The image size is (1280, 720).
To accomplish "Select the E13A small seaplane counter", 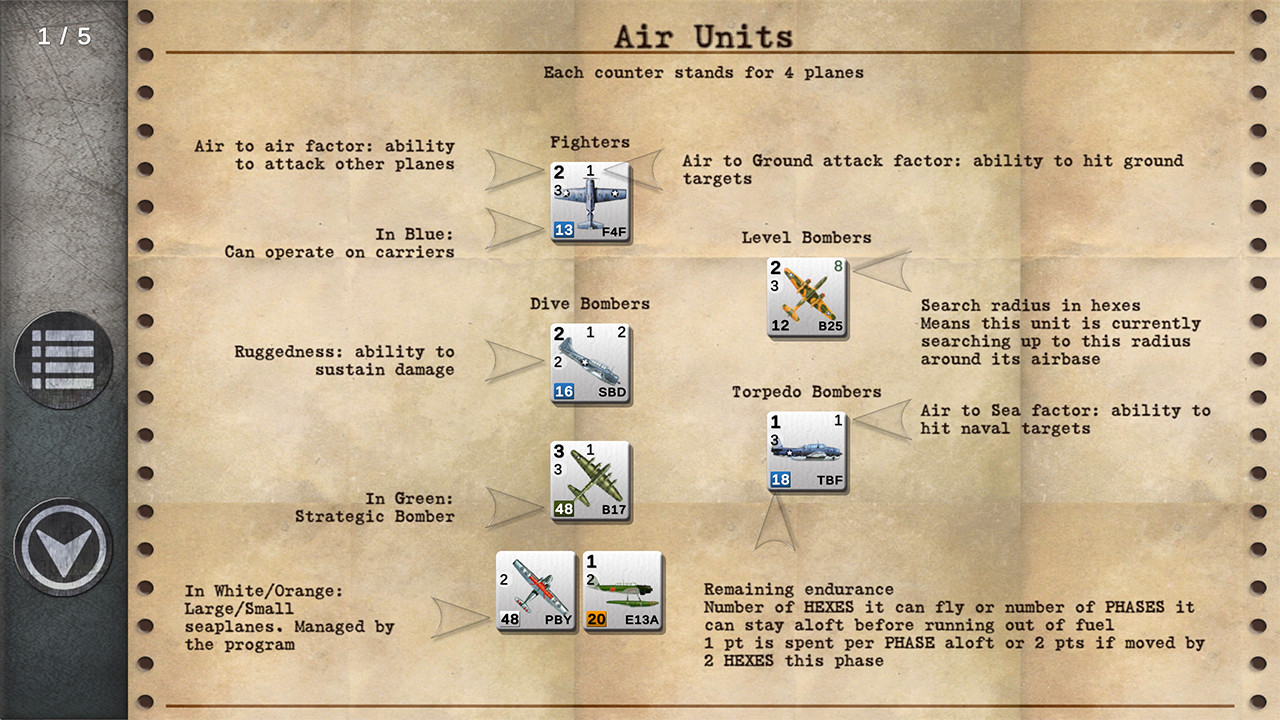I will pyautogui.click(x=622, y=591).
